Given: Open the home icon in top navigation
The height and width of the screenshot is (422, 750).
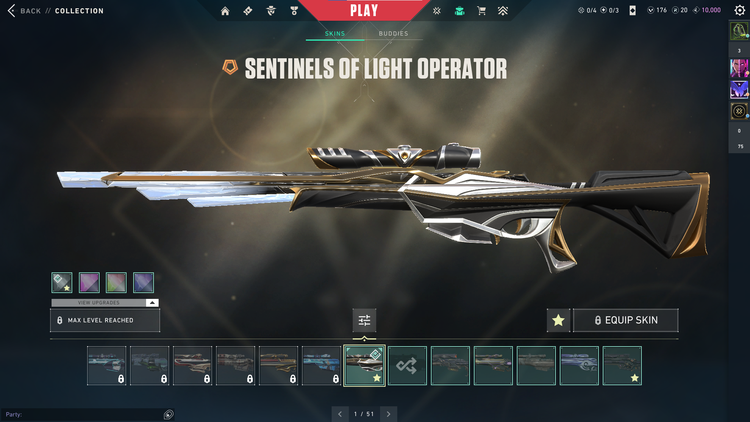Looking at the screenshot, I should [x=225, y=11].
